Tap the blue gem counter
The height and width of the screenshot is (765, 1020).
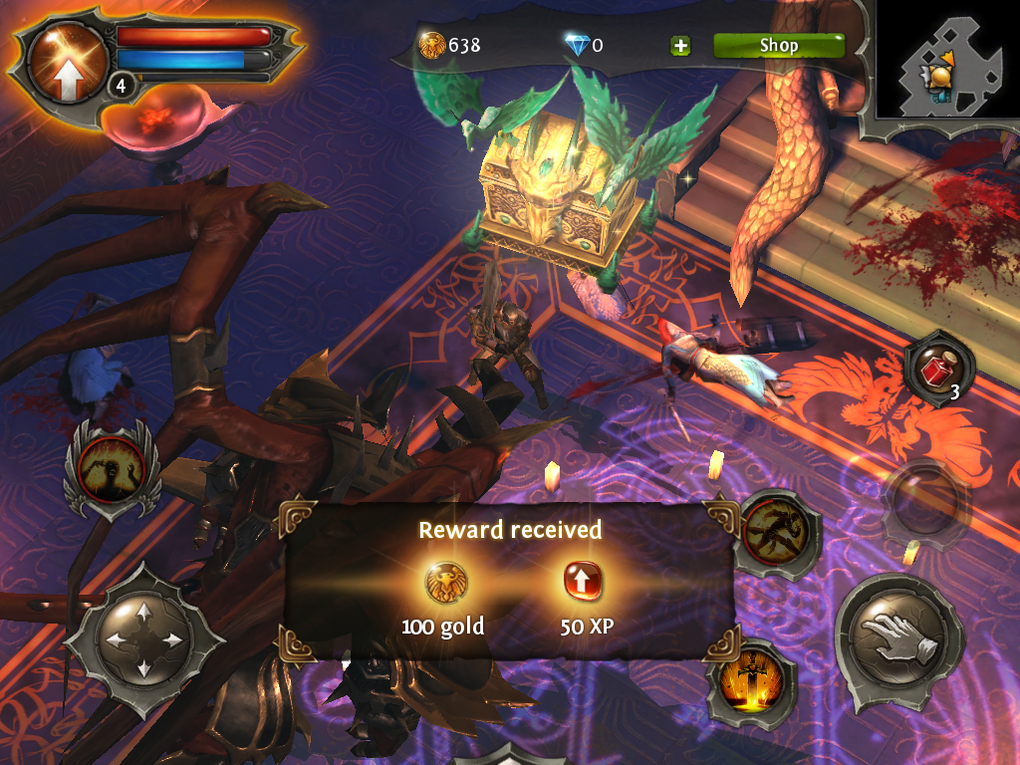pos(583,45)
